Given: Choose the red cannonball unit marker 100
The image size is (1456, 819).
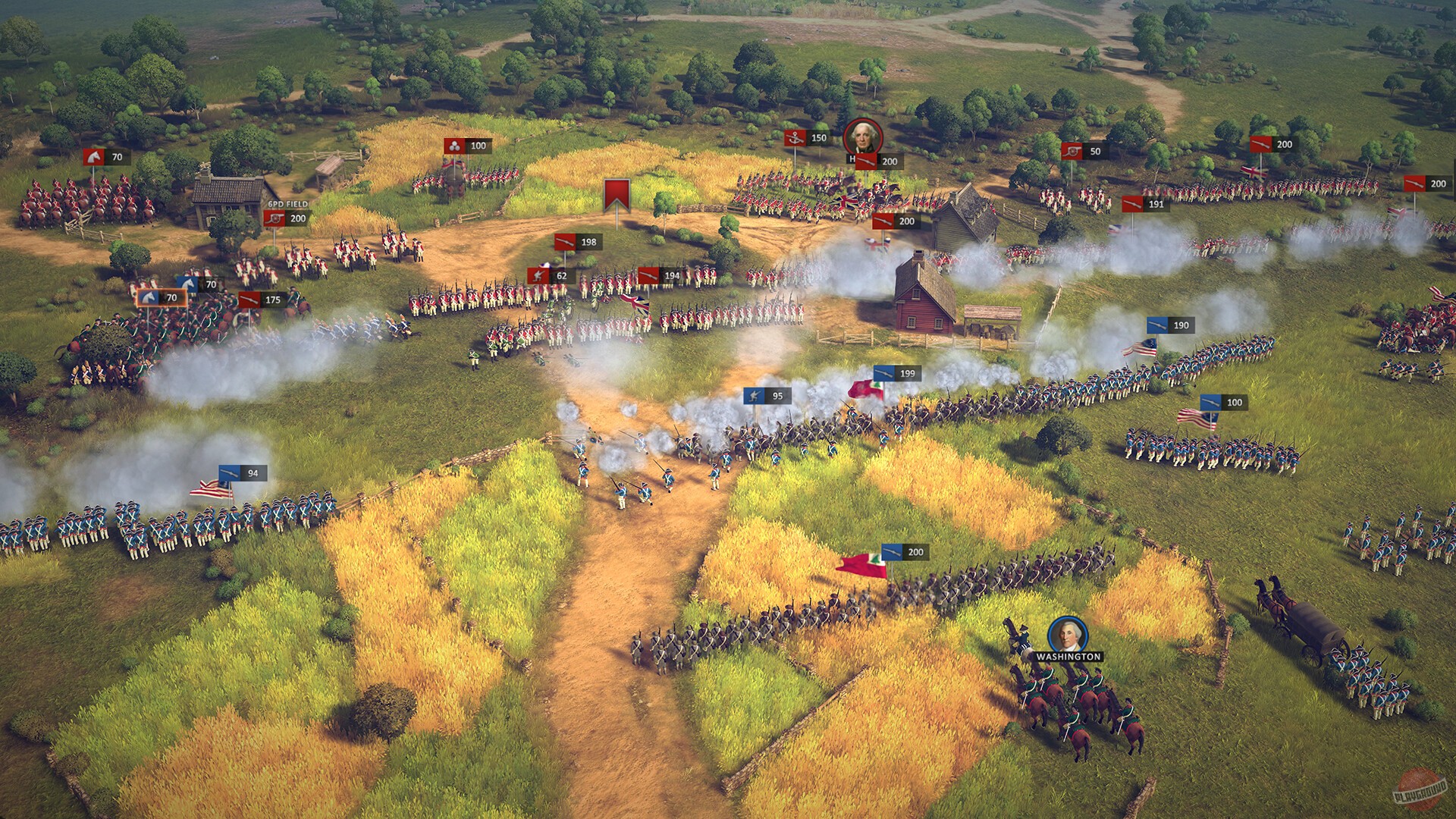Looking at the screenshot, I should click(x=466, y=146).
